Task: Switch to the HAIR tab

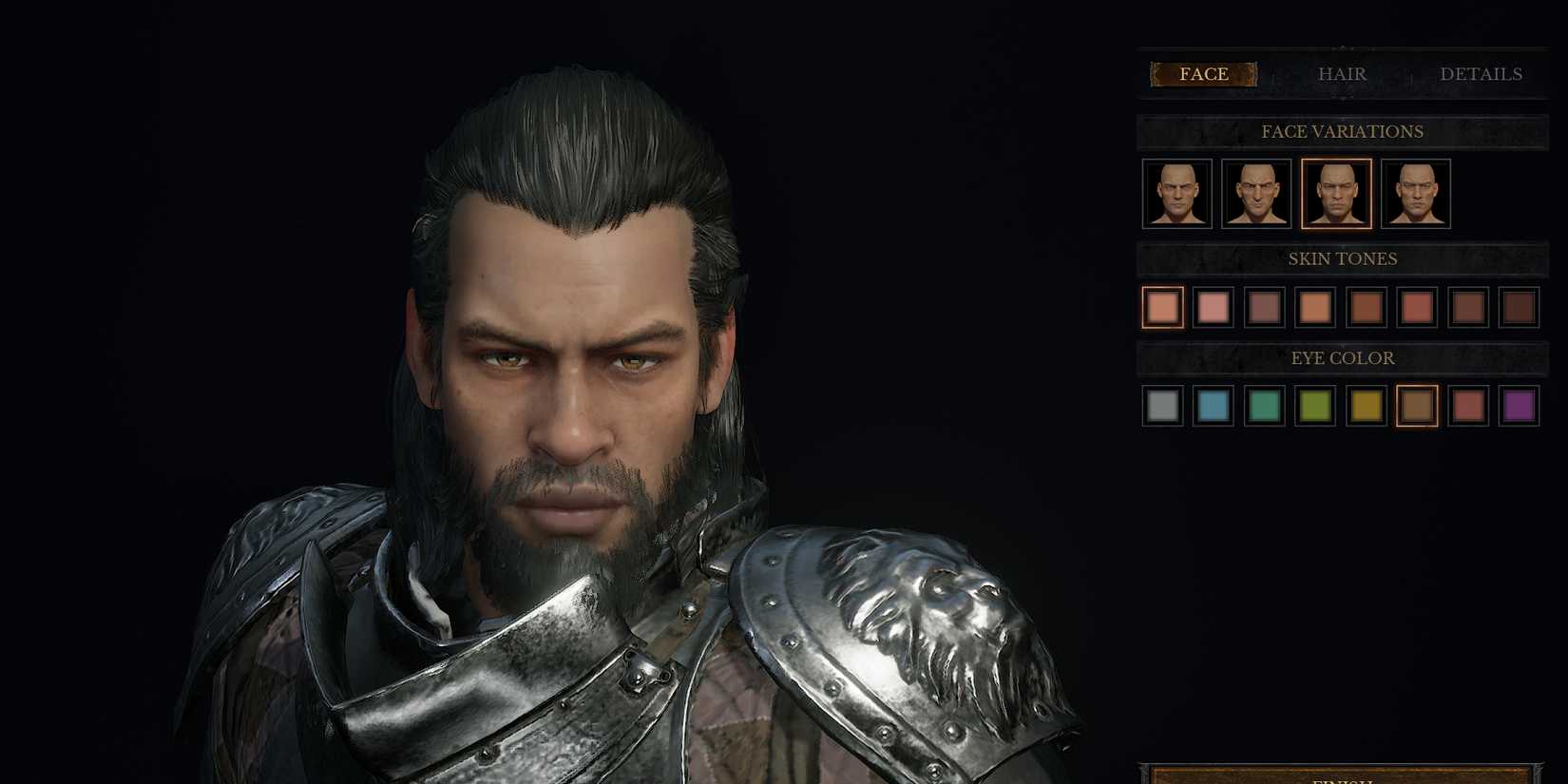Action: [x=1343, y=73]
